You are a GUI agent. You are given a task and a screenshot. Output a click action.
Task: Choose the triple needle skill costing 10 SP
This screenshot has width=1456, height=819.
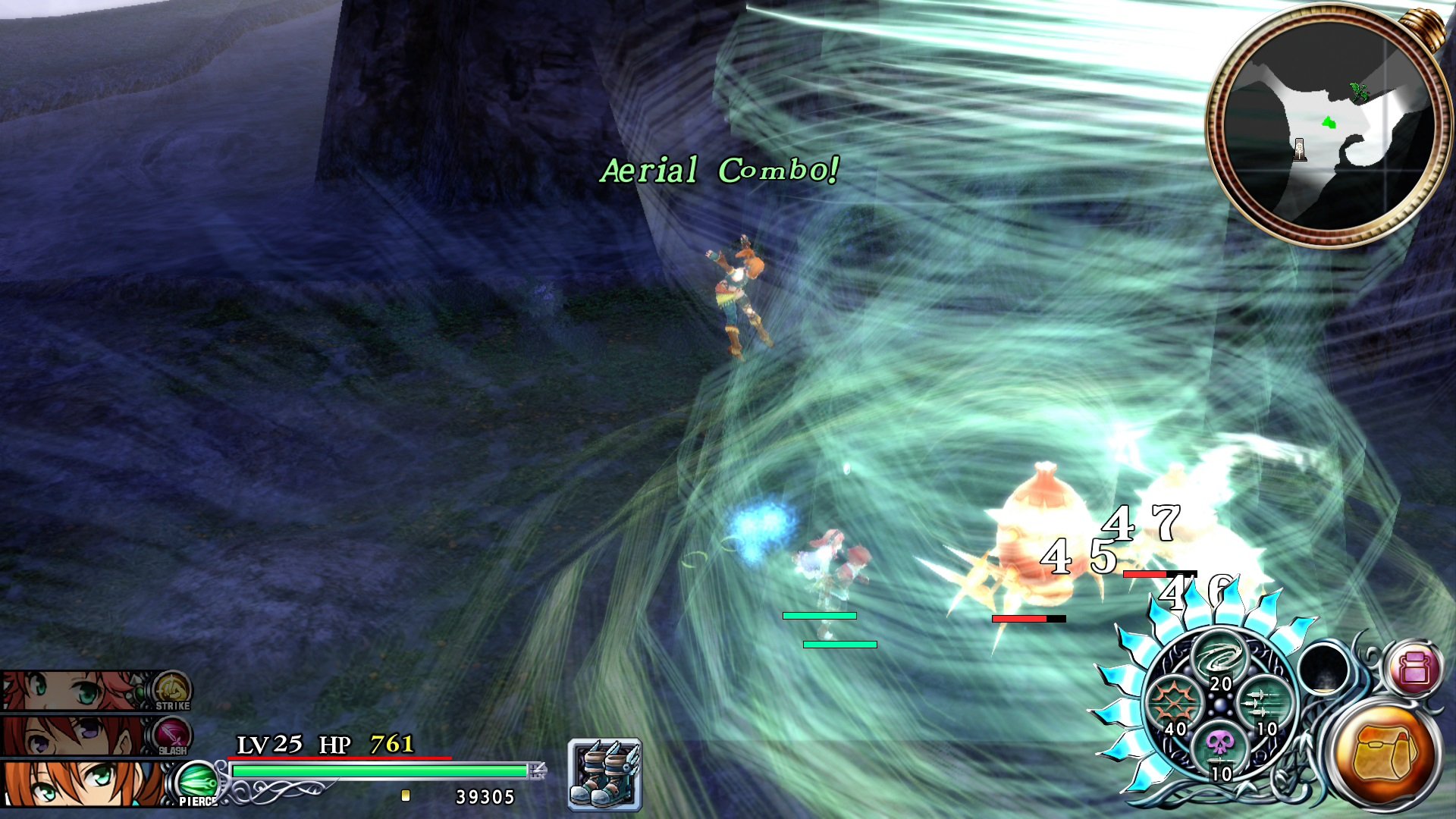[x=1265, y=704]
